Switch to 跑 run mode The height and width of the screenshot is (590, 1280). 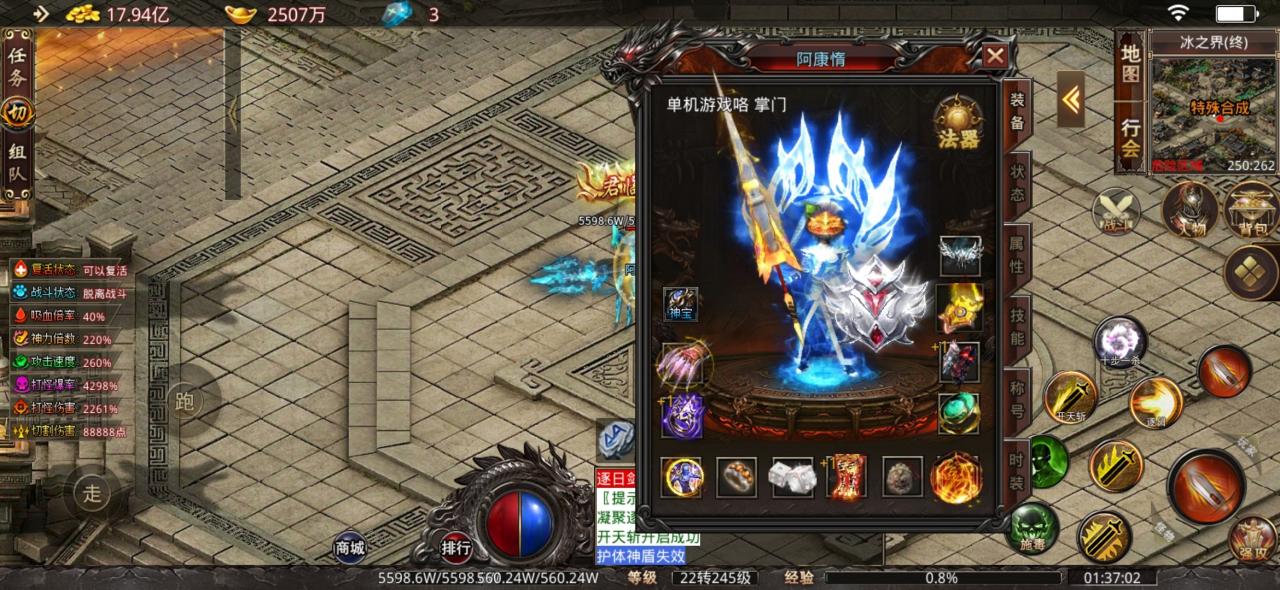(x=184, y=401)
